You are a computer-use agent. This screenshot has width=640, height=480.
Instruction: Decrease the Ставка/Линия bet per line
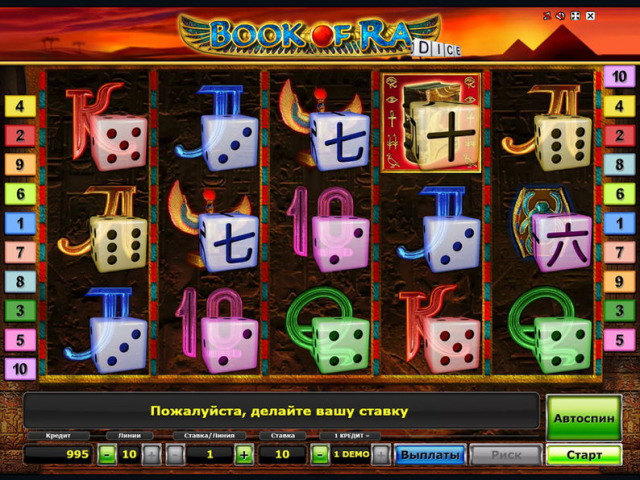(174, 455)
